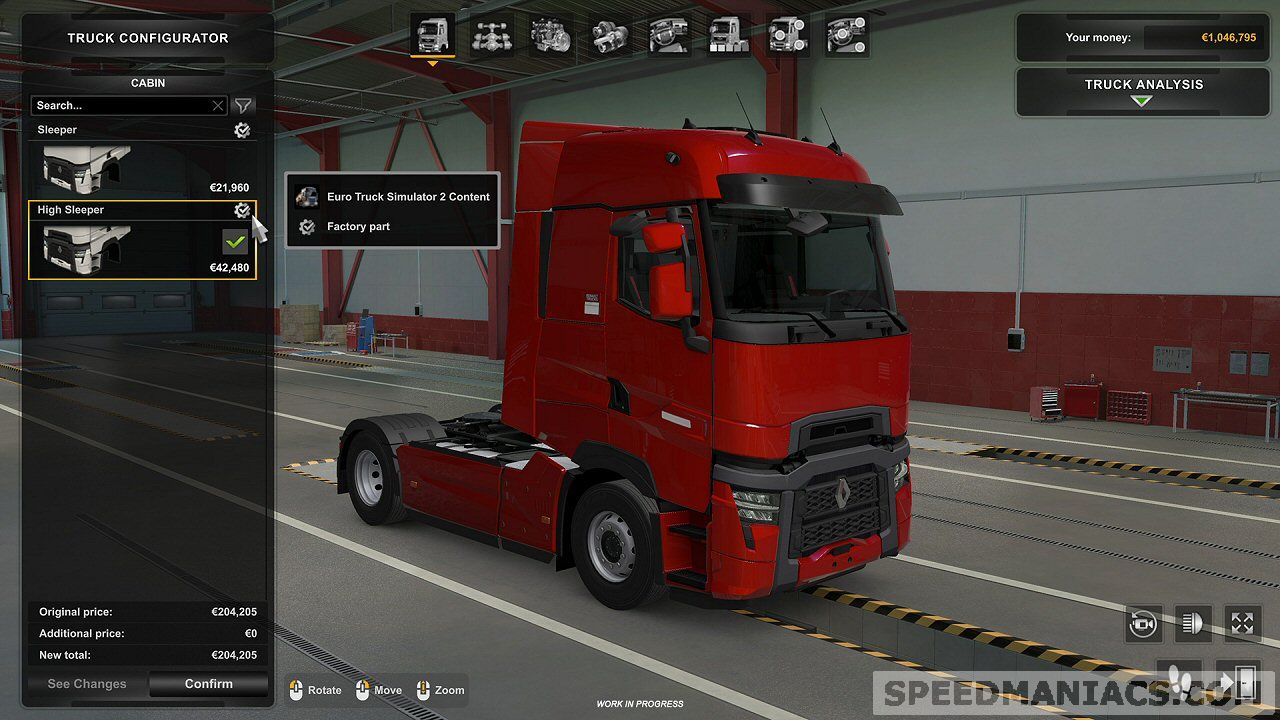Open the parts filter funnel
1280x720 pixels.
(243, 105)
